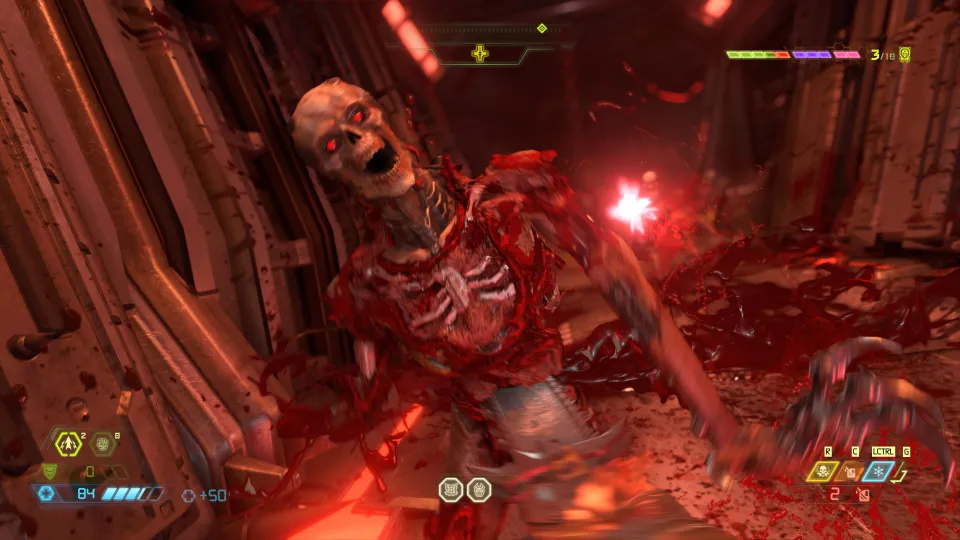The height and width of the screenshot is (540, 960).
Task: Select the Blood Punch fist icon
Action: (101, 441)
